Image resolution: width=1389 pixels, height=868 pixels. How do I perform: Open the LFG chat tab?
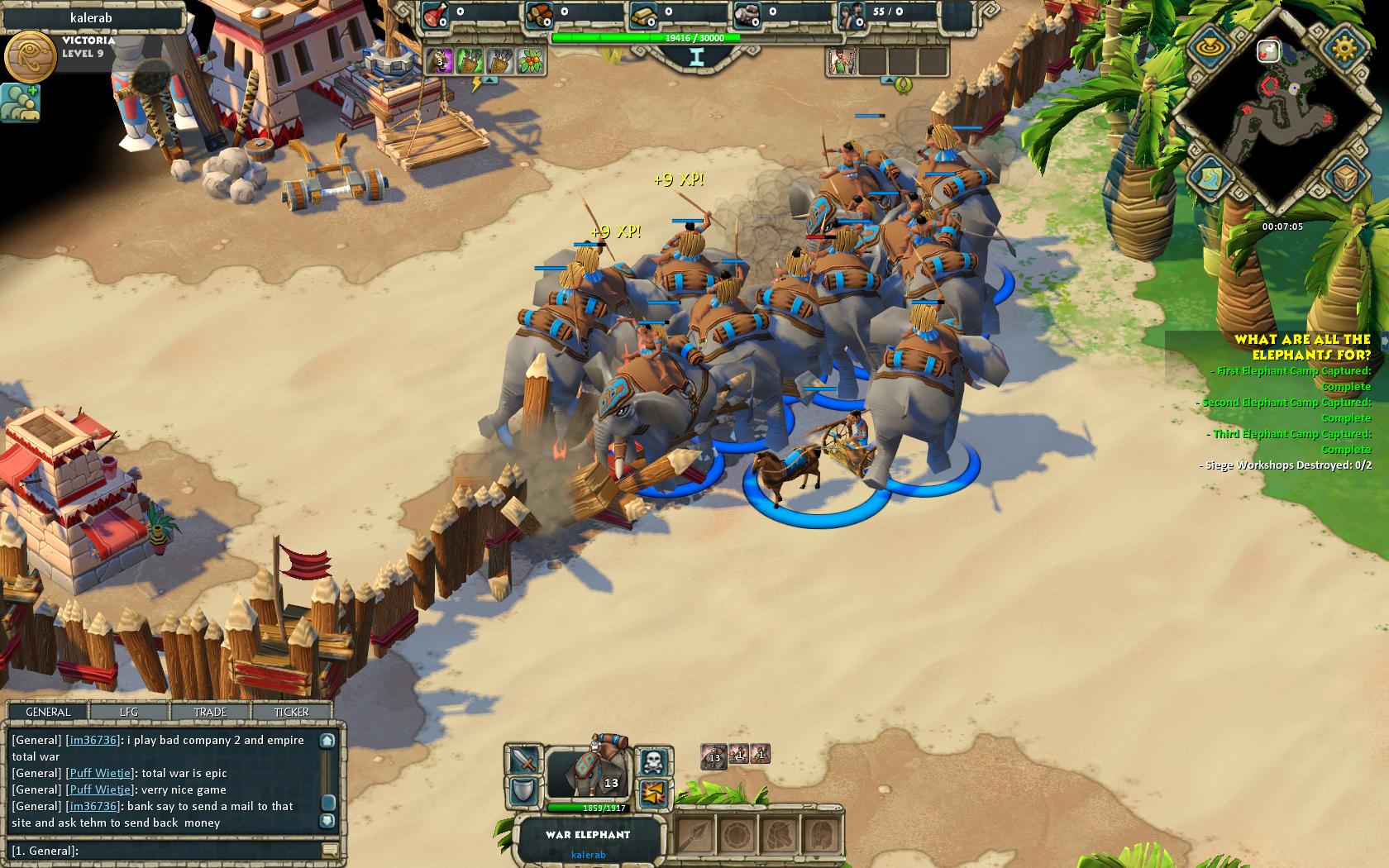(129, 712)
